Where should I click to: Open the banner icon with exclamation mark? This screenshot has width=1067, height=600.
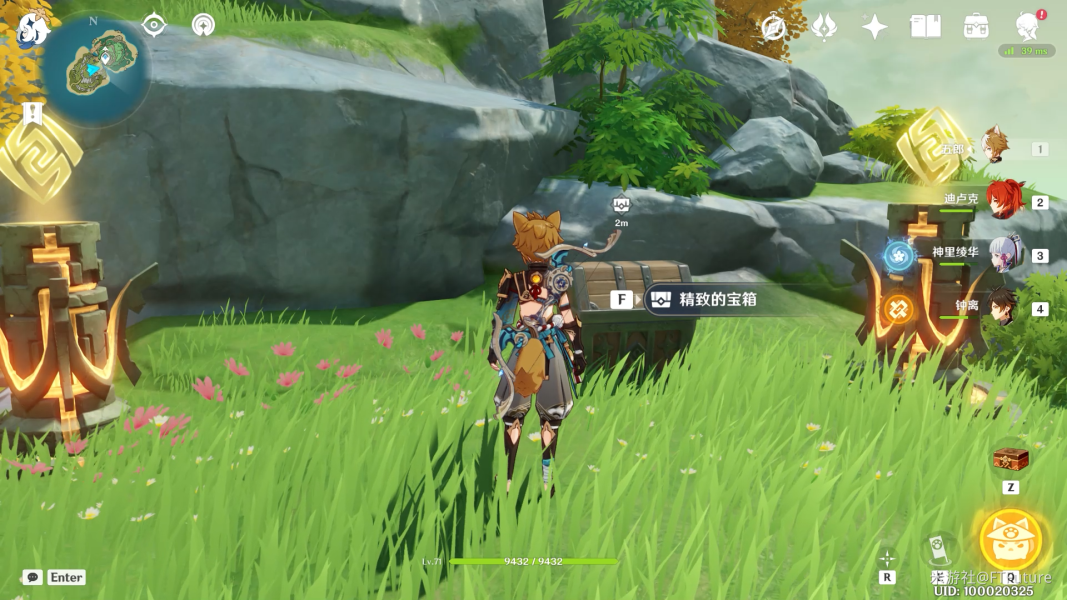click(32, 112)
